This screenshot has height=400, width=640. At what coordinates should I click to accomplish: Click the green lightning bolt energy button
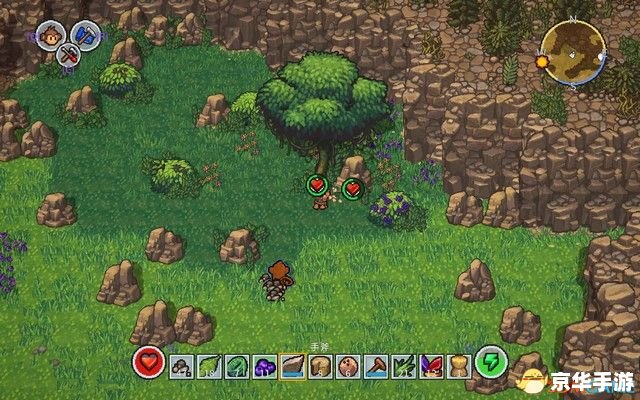point(491,362)
